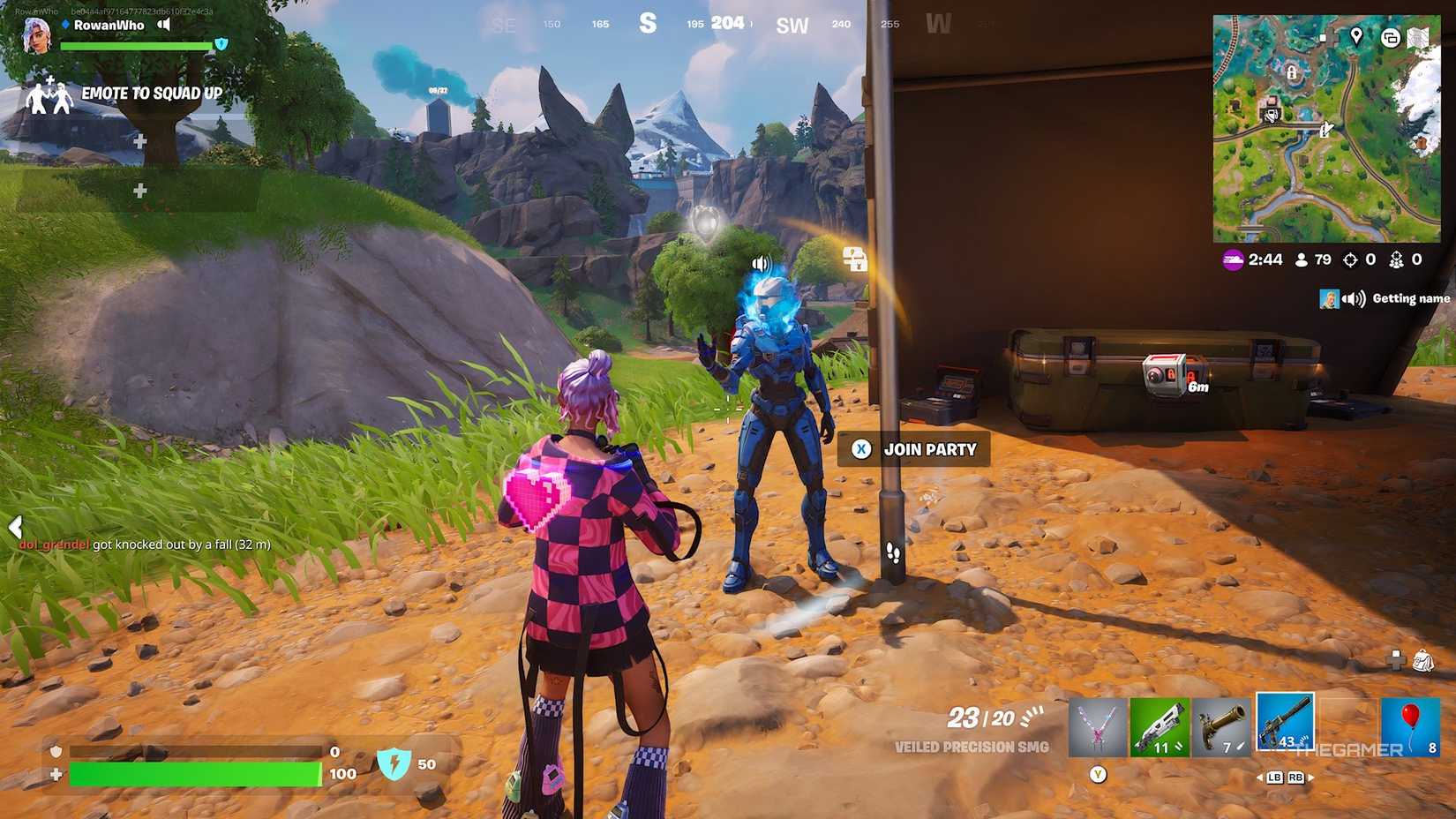Click the green health bar at bottom left
1456x819 pixels.
[194, 774]
